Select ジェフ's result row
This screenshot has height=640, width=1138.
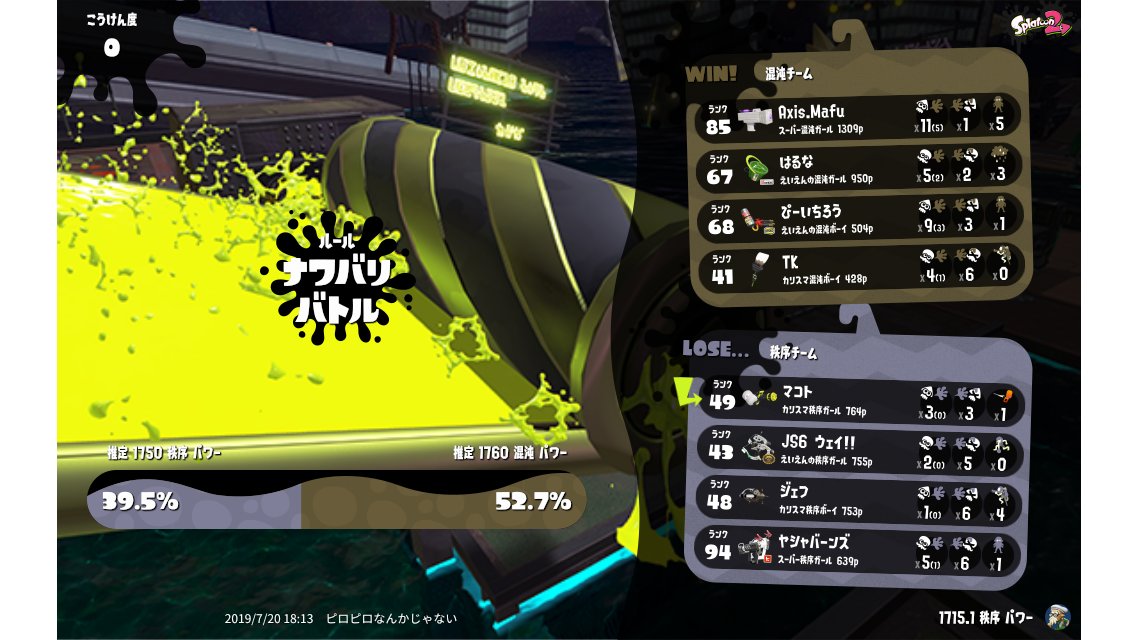[860, 499]
